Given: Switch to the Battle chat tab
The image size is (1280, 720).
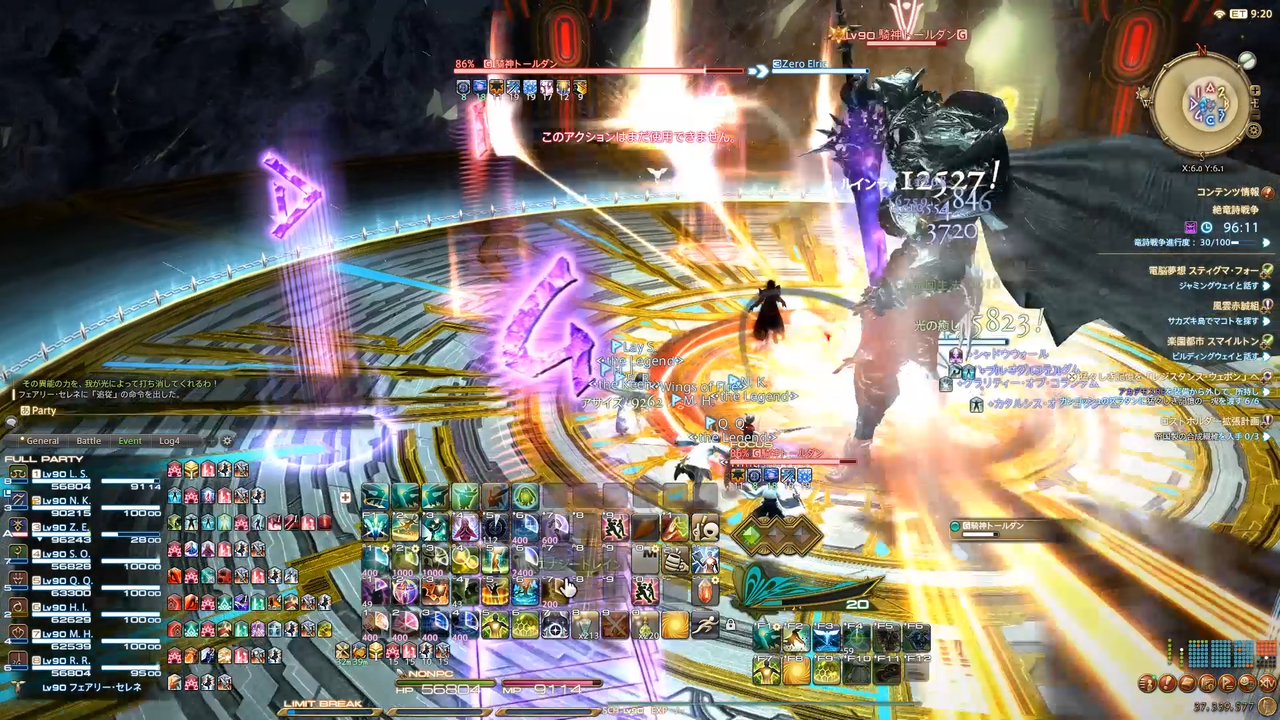Looking at the screenshot, I should [89, 440].
